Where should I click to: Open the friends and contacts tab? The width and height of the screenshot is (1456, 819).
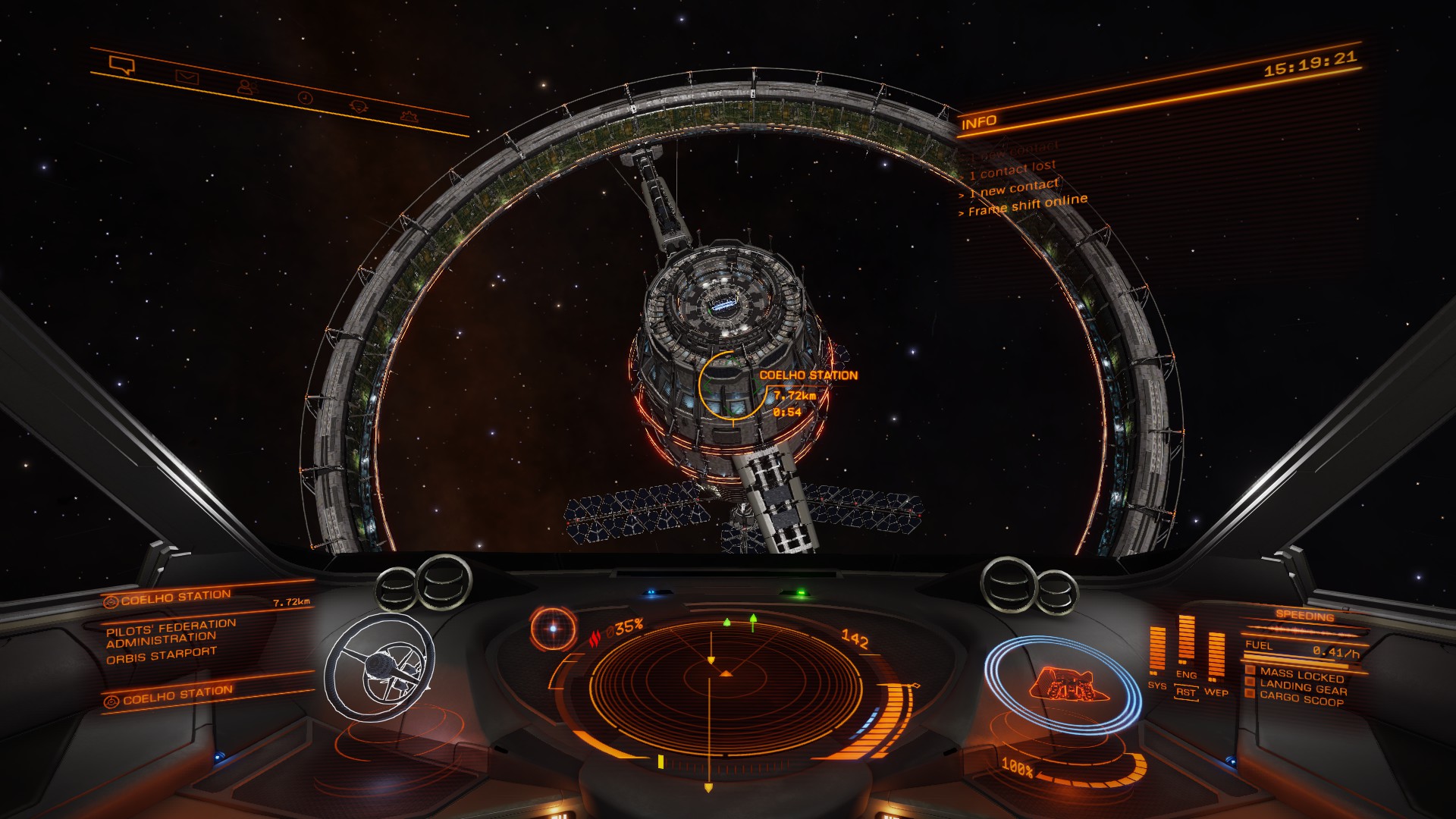pyautogui.click(x=246, y=87)
